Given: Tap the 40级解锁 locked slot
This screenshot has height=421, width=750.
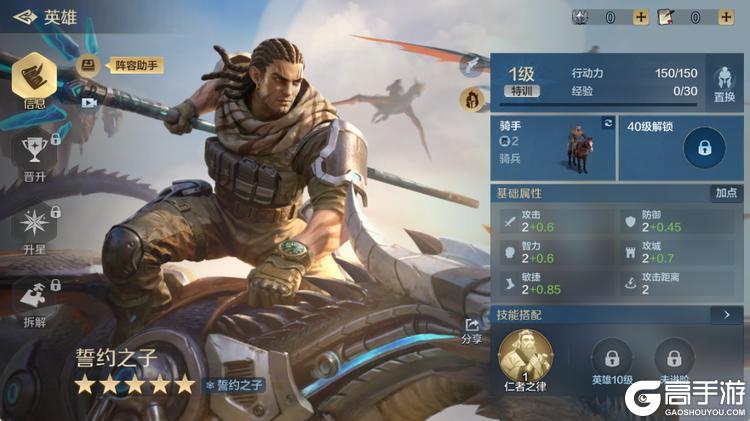Looking at the screenshot, I should tap(704, 148).
